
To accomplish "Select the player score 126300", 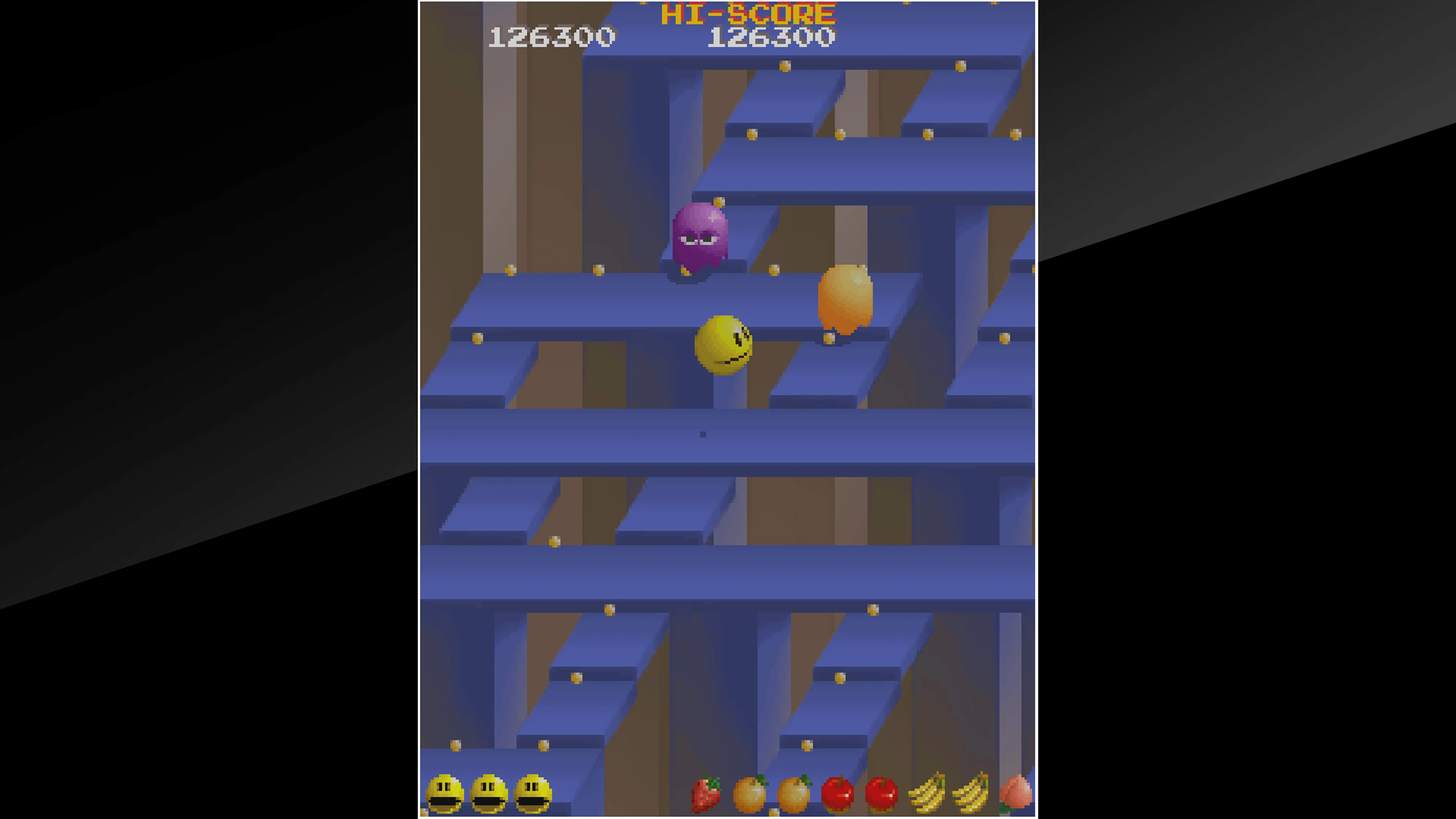I will click(x=551, y=36).
